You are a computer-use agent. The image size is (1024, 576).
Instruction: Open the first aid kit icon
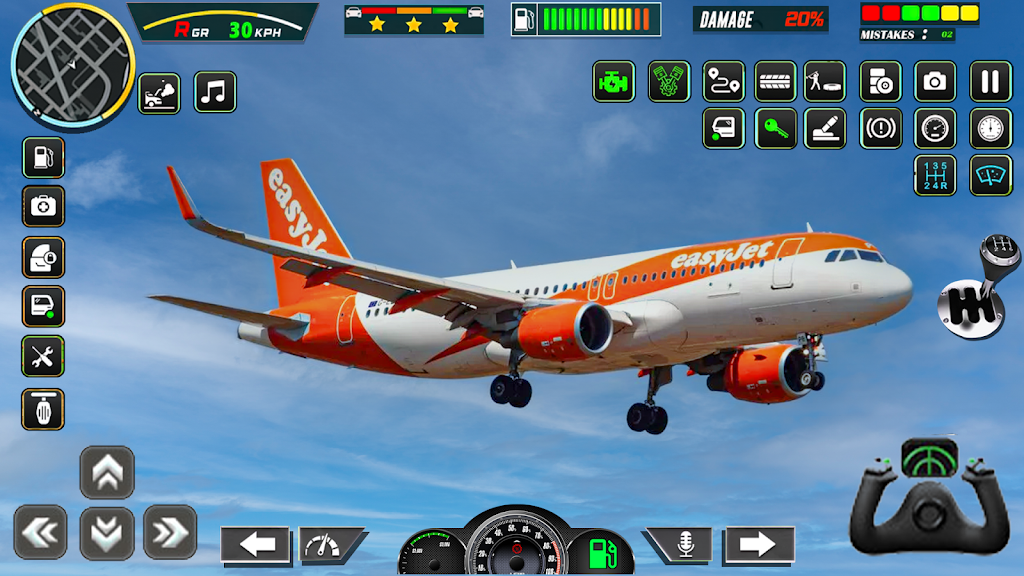[43, 206]
